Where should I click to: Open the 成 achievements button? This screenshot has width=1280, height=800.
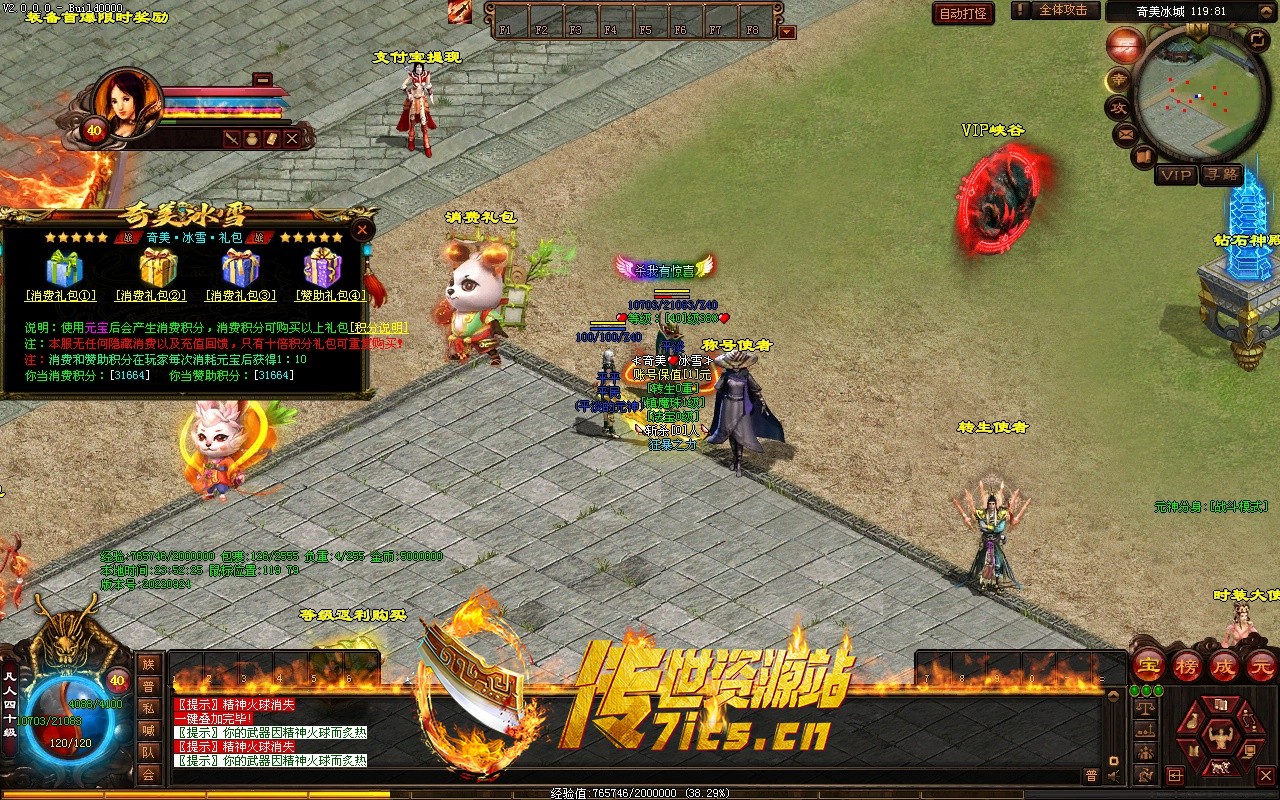pos(1225,665)
